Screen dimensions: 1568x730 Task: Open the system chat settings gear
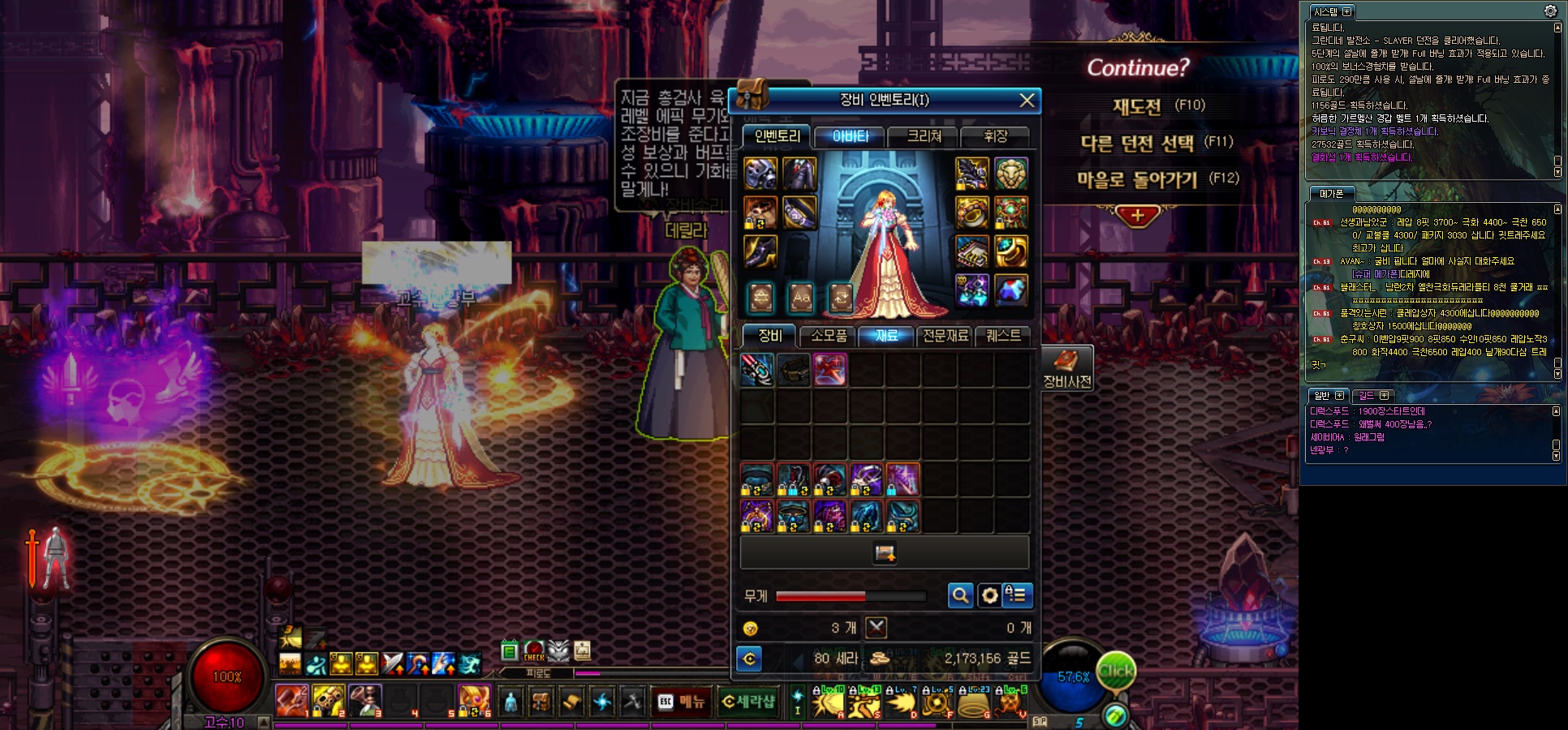(x=1550, y=11)
